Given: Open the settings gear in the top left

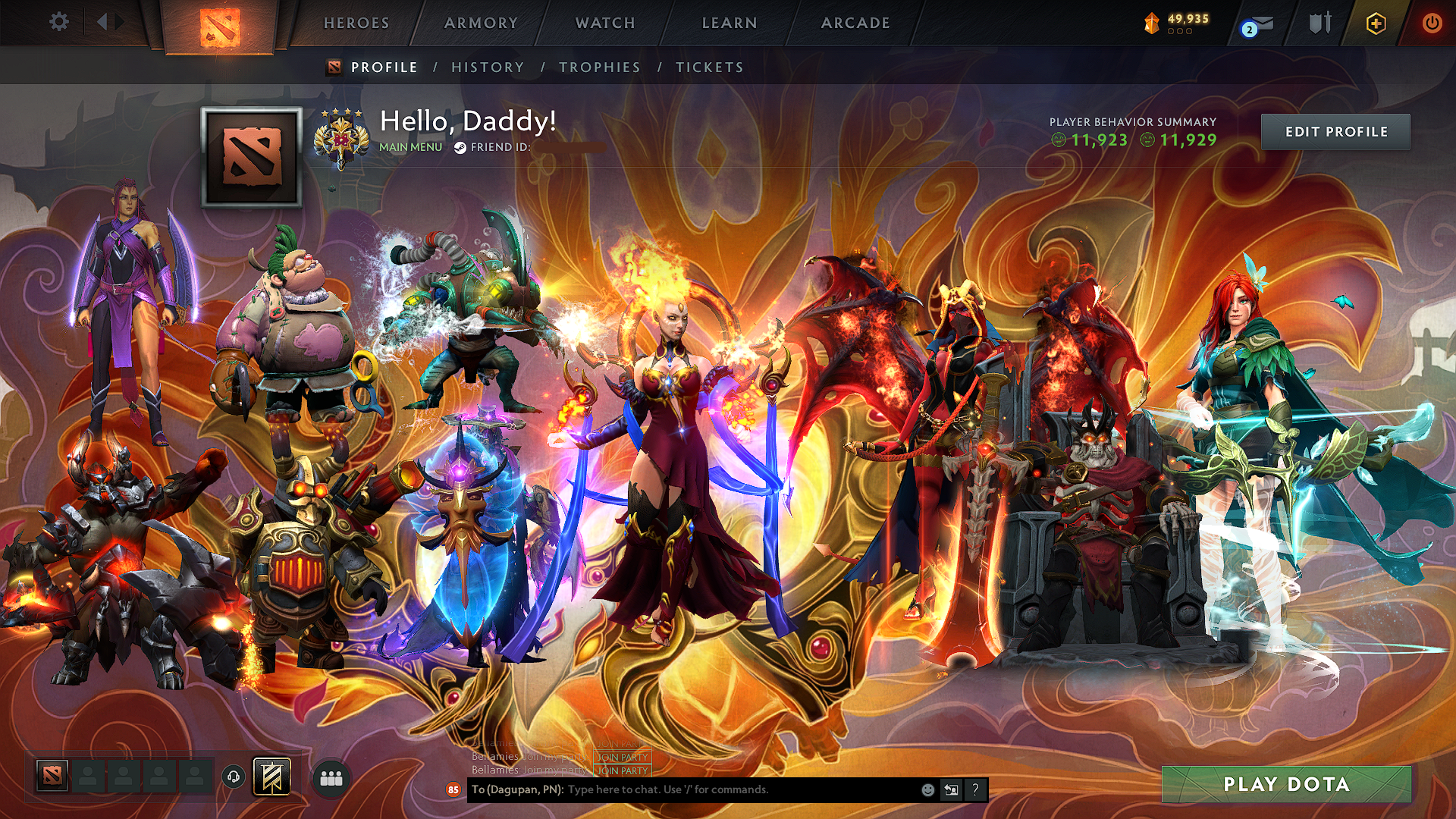Looking at the screenshot, I should 58,23.
